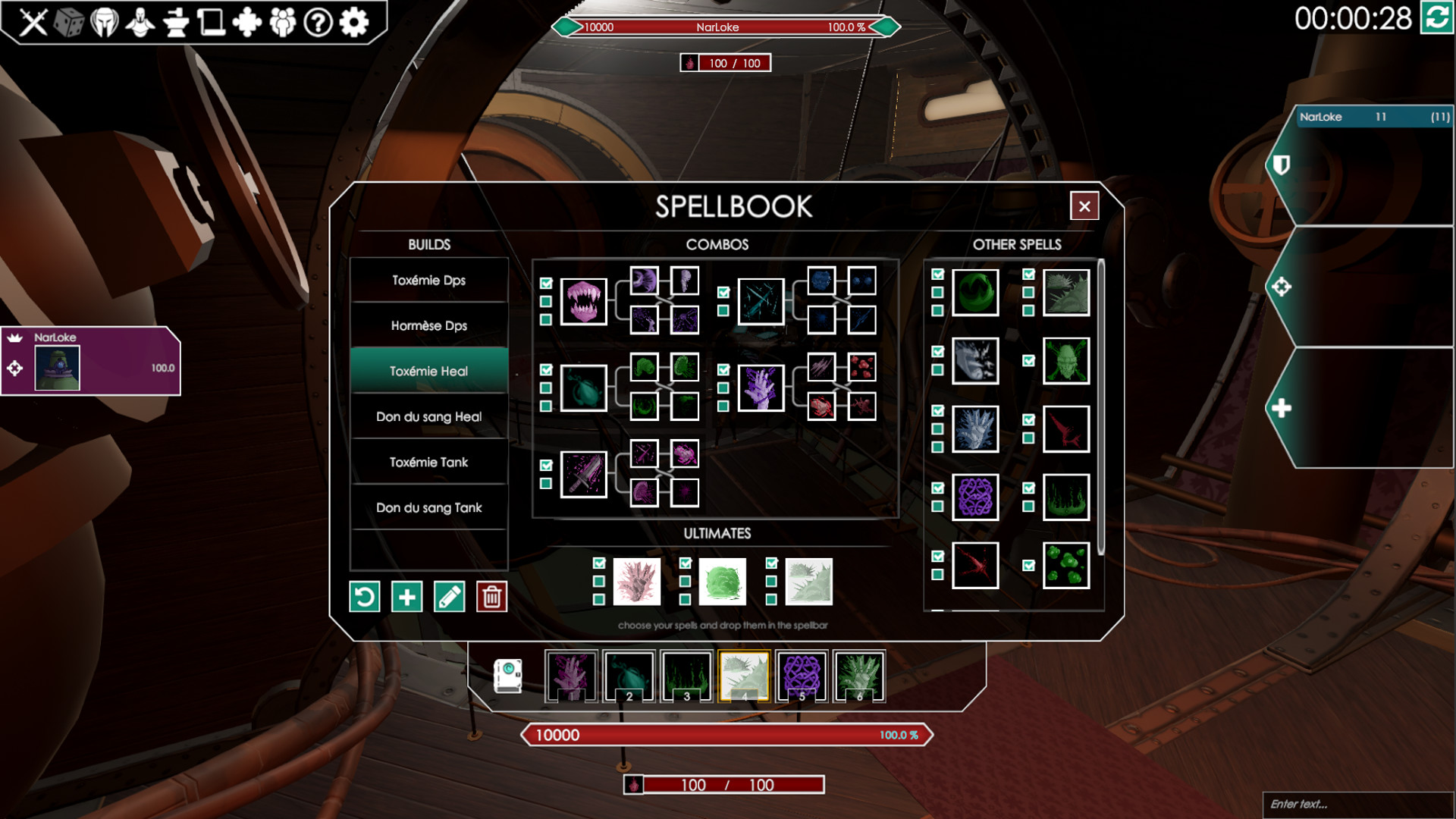This screenshot has height=819, width=1456.
Task: Toggle the spellbook icon beside the spellbar
Action: 507,676
